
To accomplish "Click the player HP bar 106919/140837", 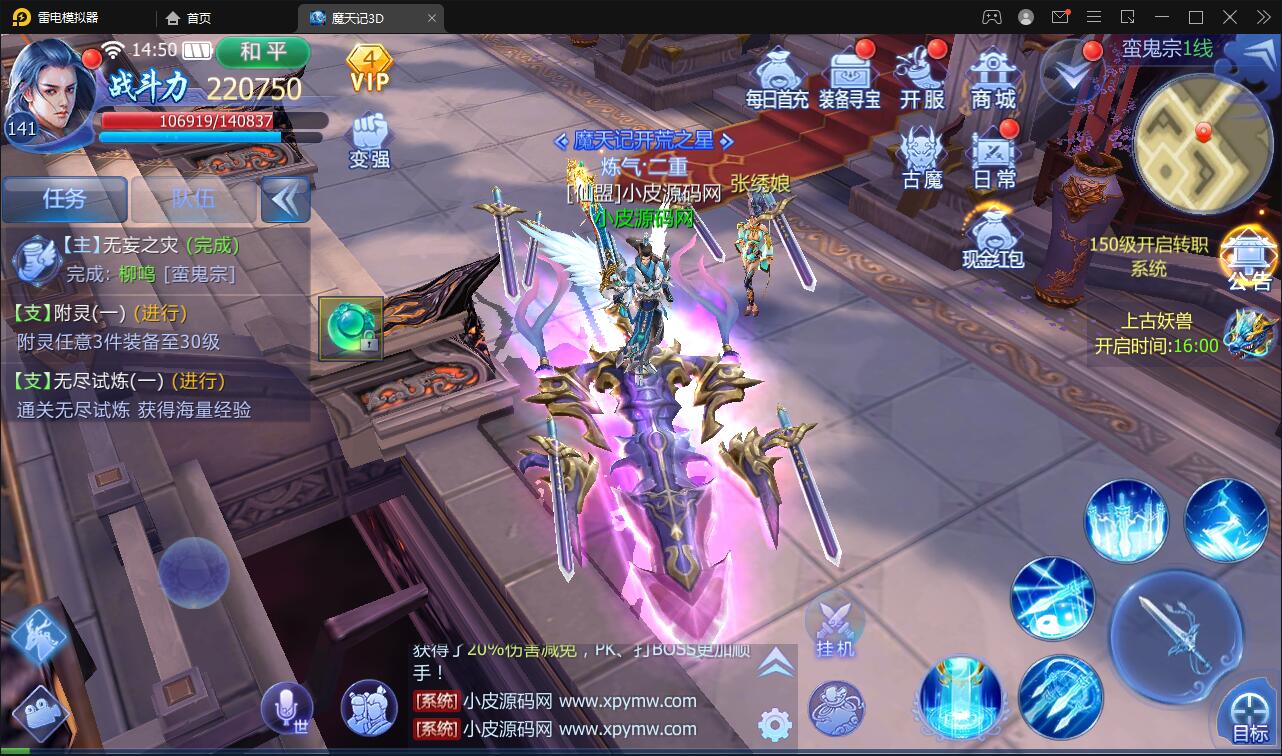I will point(208,121).
